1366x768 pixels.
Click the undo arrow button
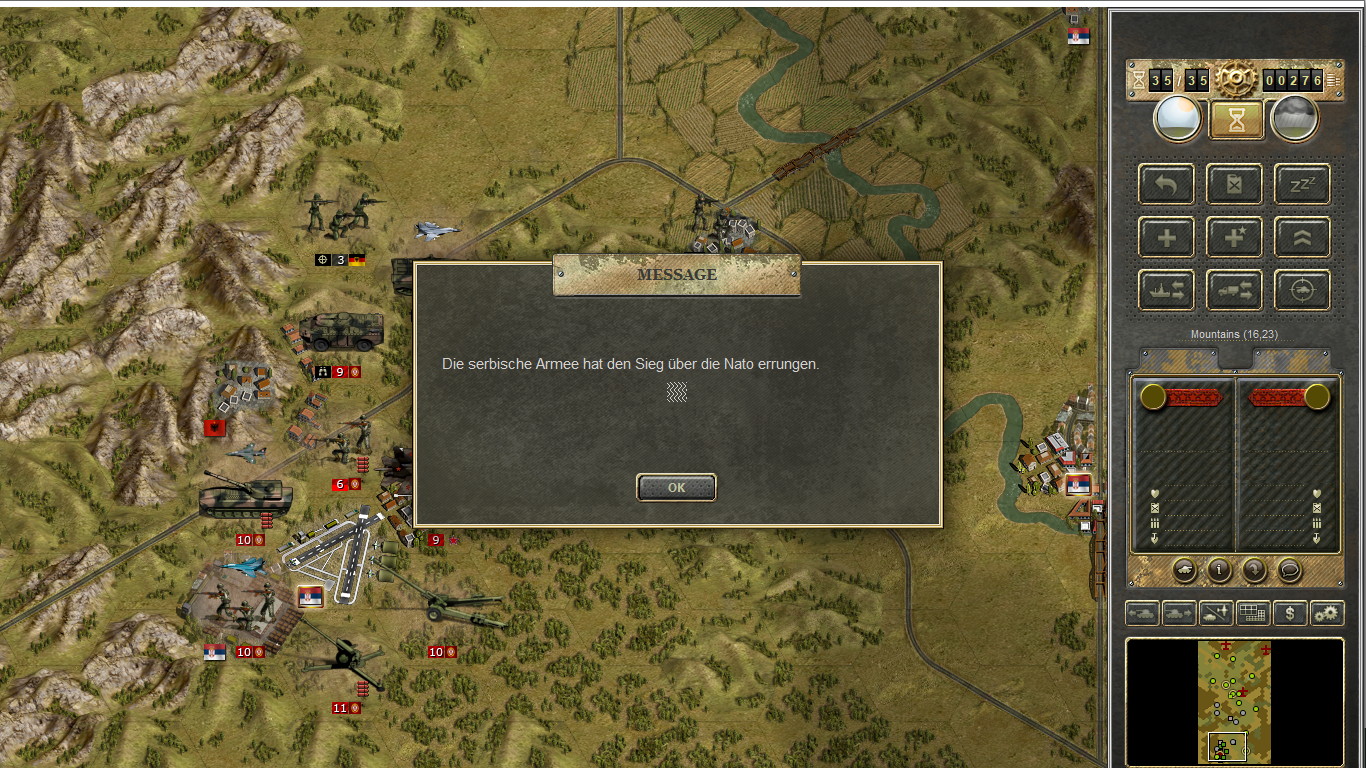tap(1166, 184)
